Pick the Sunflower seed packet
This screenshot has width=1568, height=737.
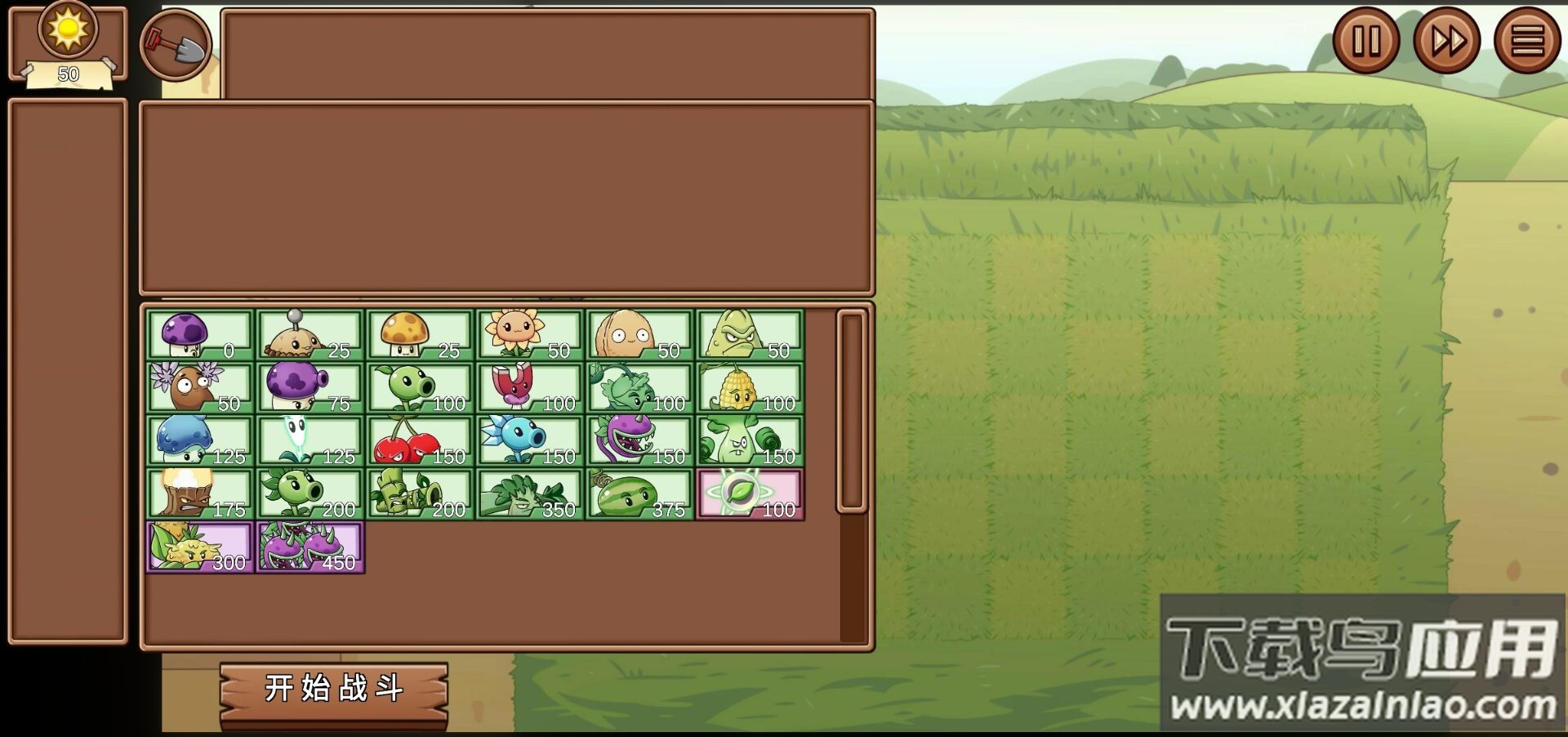click(x=529, y=331)
